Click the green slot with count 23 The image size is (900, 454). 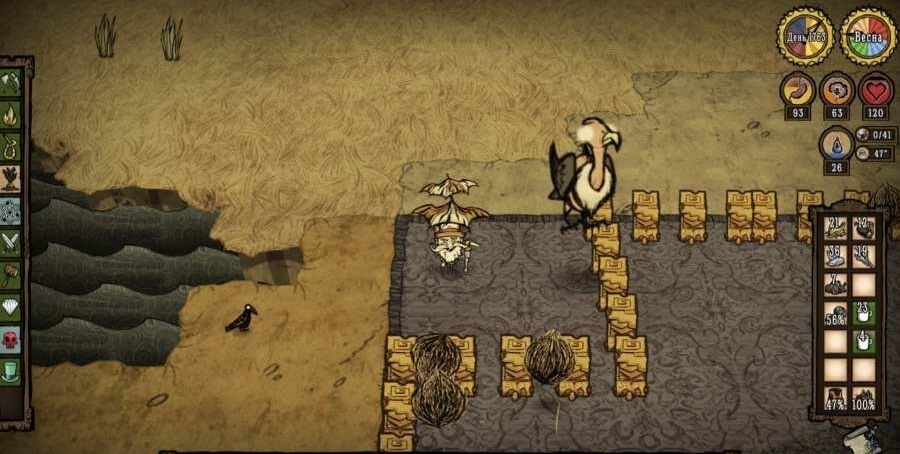pos(864,314)
